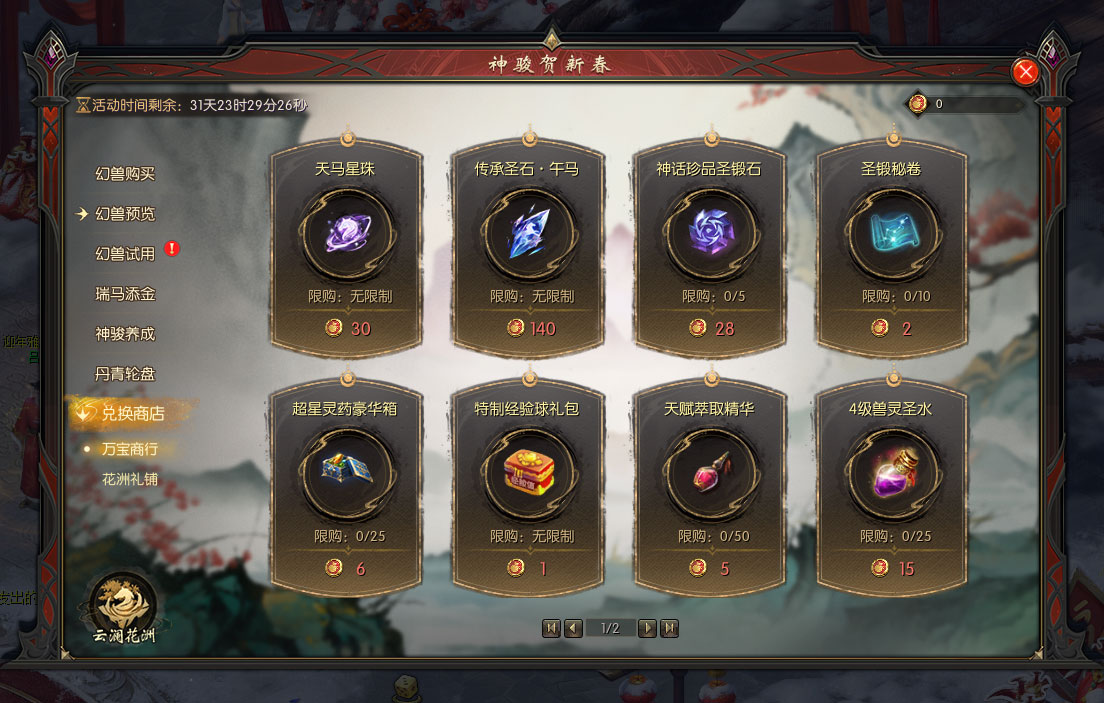The width and height of the screenshot is (1104, 703).
Task: Switch to the 花洲礼铺 sub-shop
Action: [130, 479]
